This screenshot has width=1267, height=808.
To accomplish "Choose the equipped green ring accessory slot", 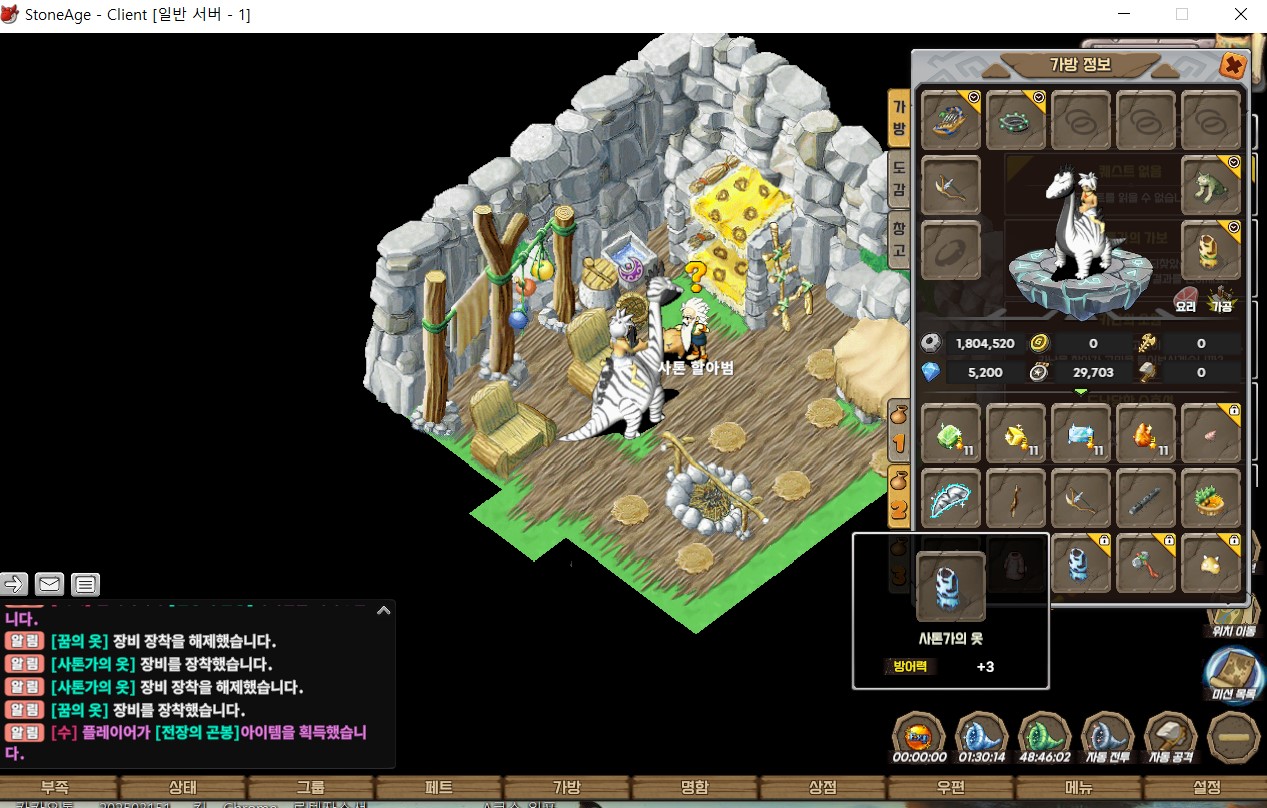I will [x=1016, y=122].
